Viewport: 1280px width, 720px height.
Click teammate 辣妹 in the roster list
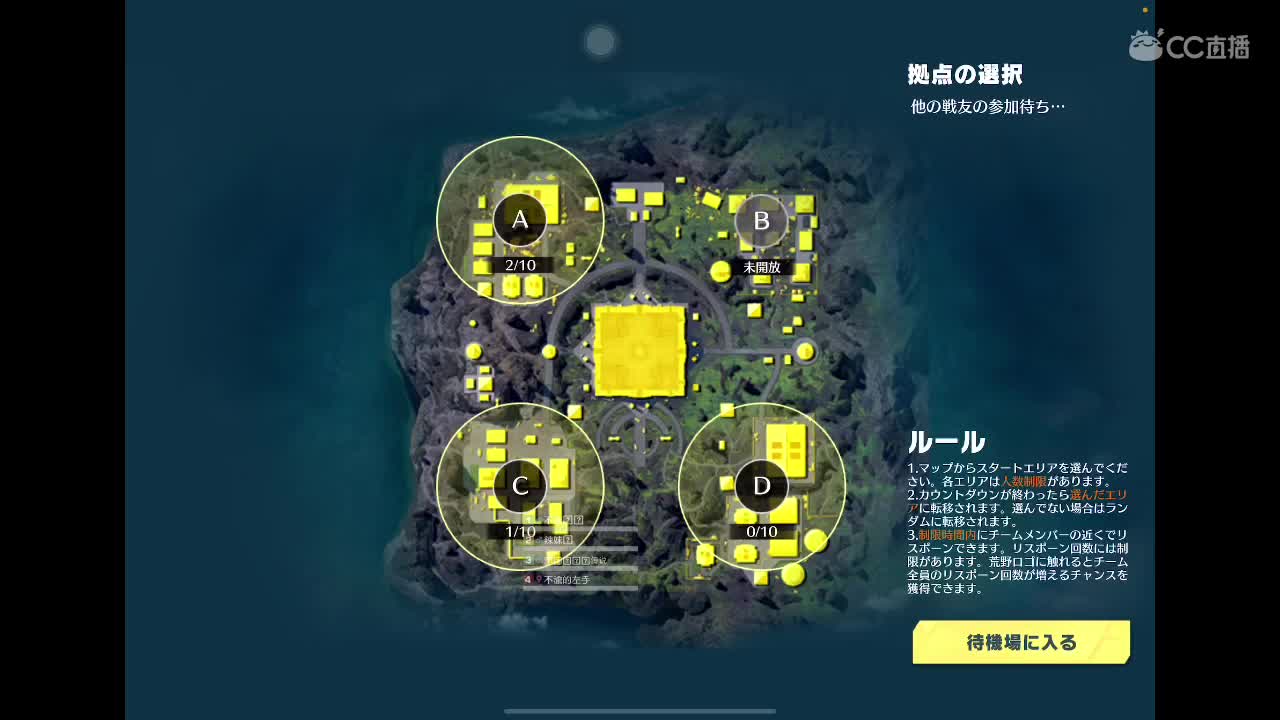556,538
